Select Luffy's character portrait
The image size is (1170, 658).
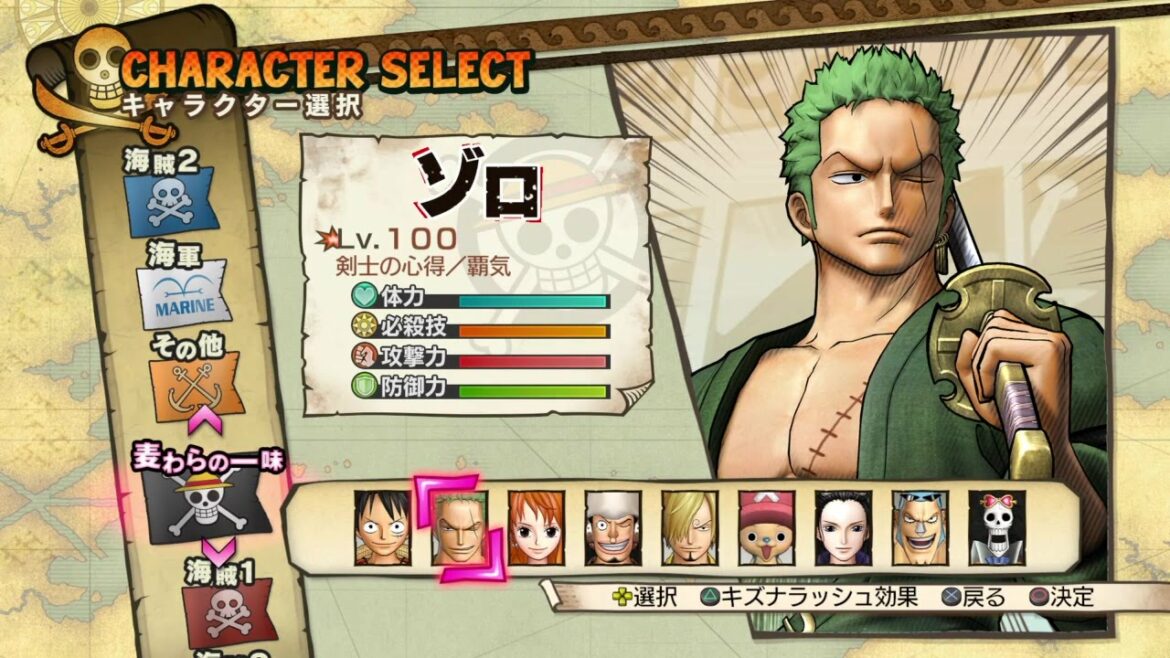tap(382, 528)
